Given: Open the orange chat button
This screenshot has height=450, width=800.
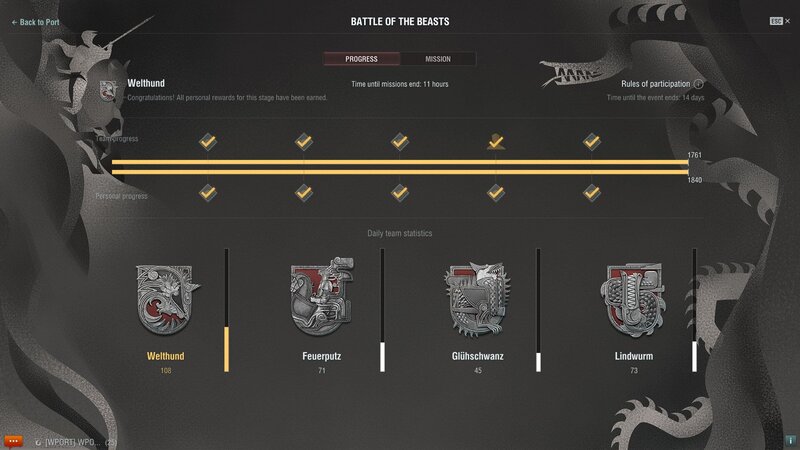Looking at the screenshot, I should pos(14,440).
